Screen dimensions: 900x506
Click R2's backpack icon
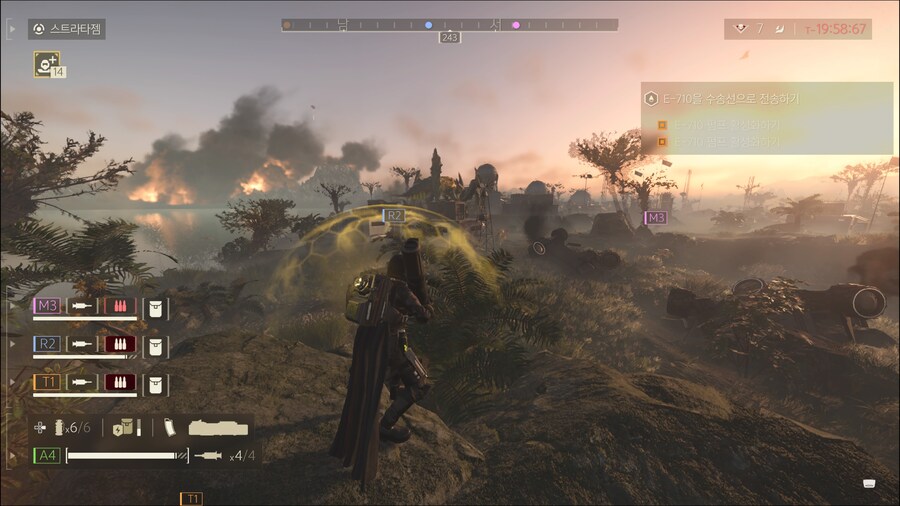(x=155, y=344)
